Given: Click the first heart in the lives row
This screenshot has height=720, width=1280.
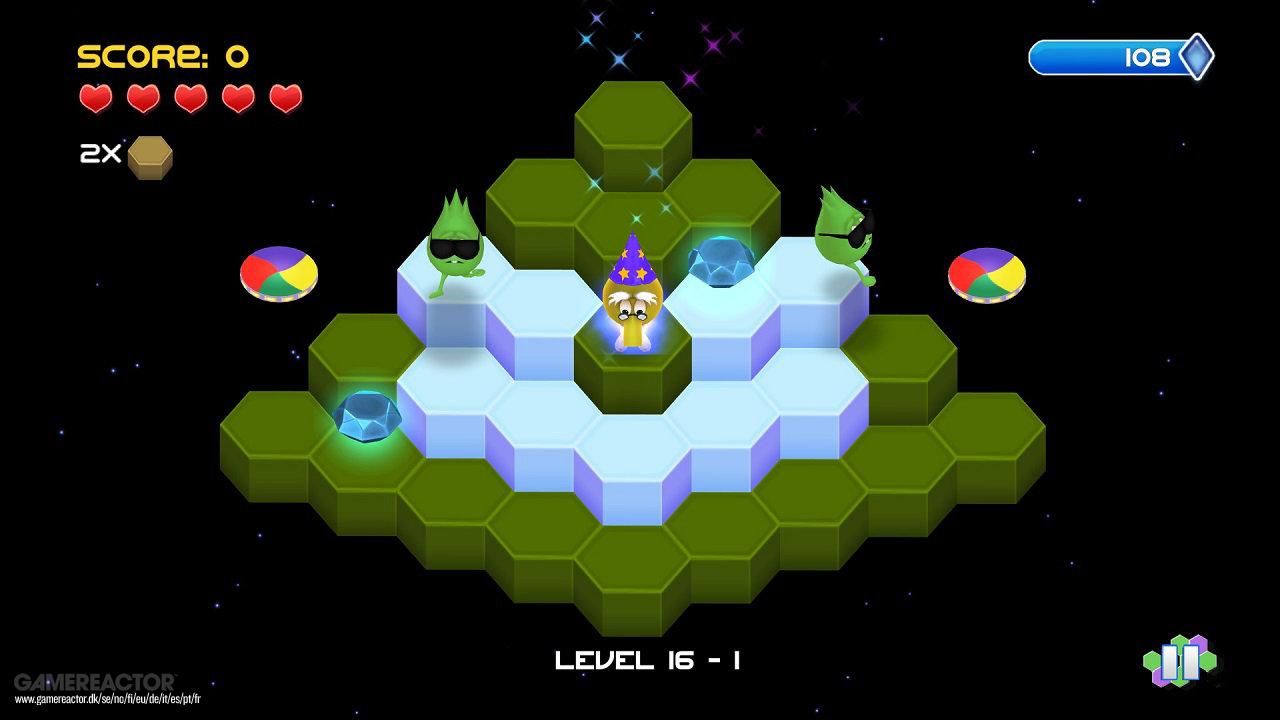Looking at the screenshot, I should pos(95,100).
